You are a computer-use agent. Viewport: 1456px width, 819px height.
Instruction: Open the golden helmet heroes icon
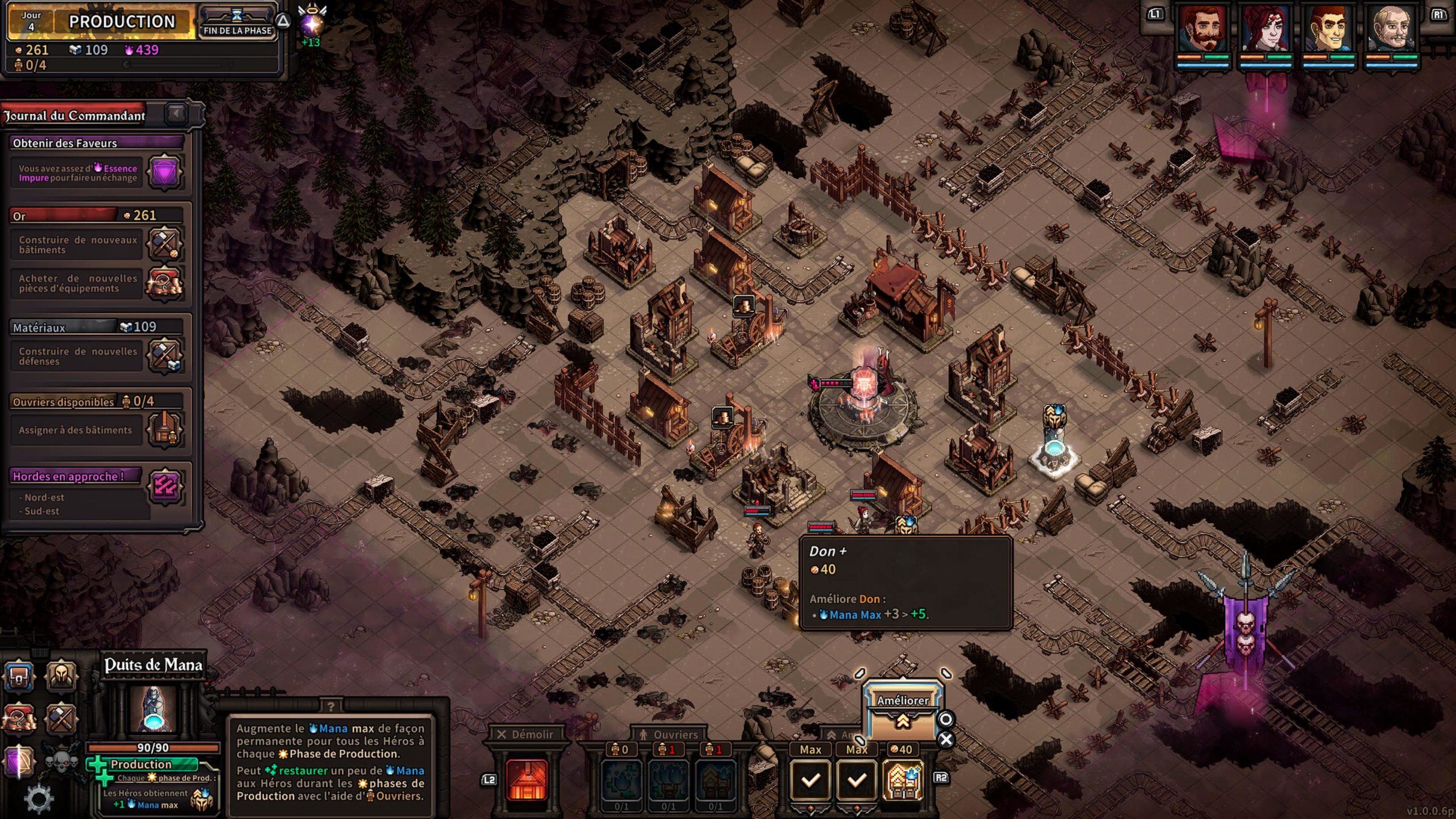tap(60, 676)
